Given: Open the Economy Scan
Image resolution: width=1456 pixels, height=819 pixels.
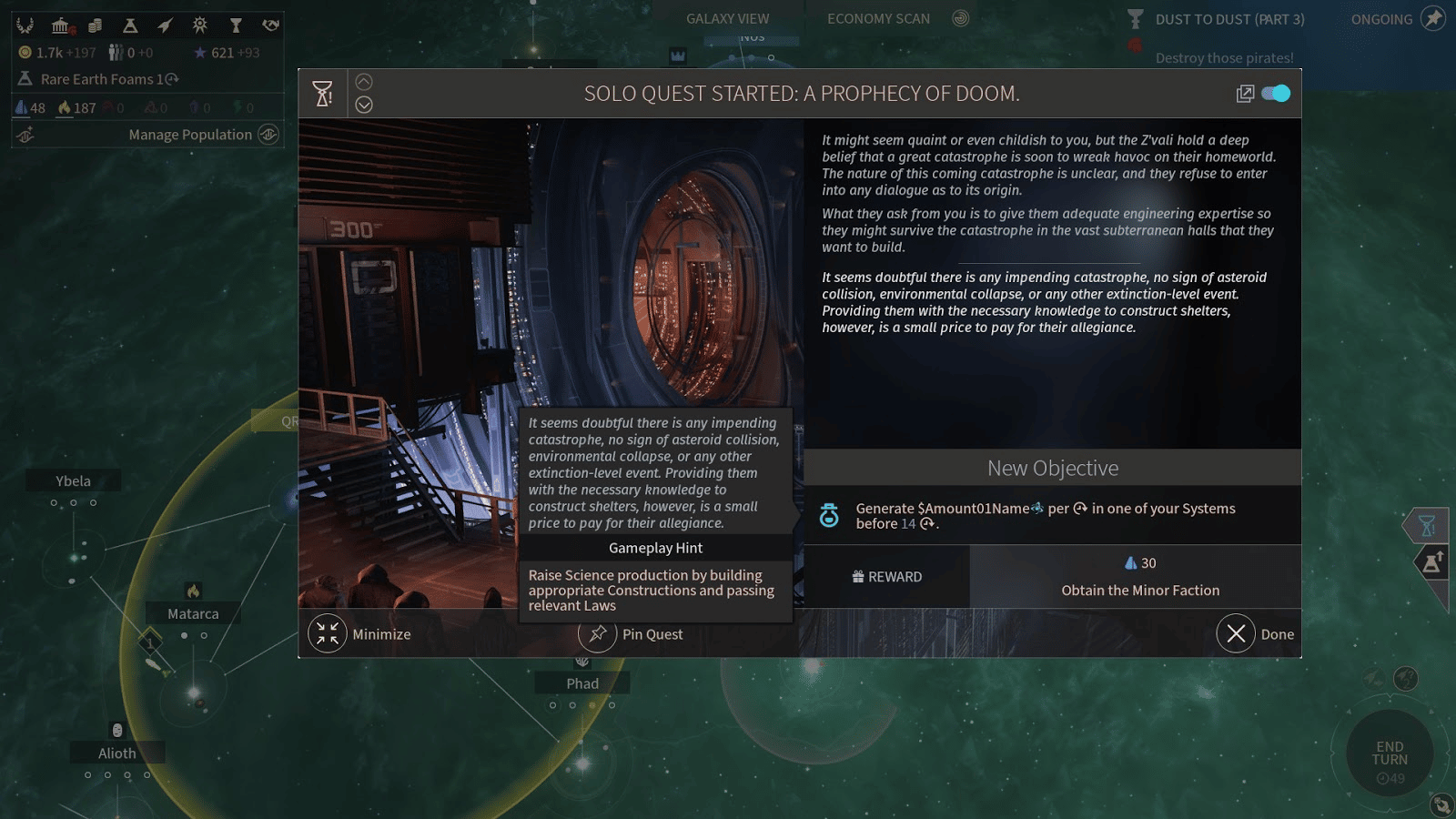Looking at the screenshot, I should (878, 19).
